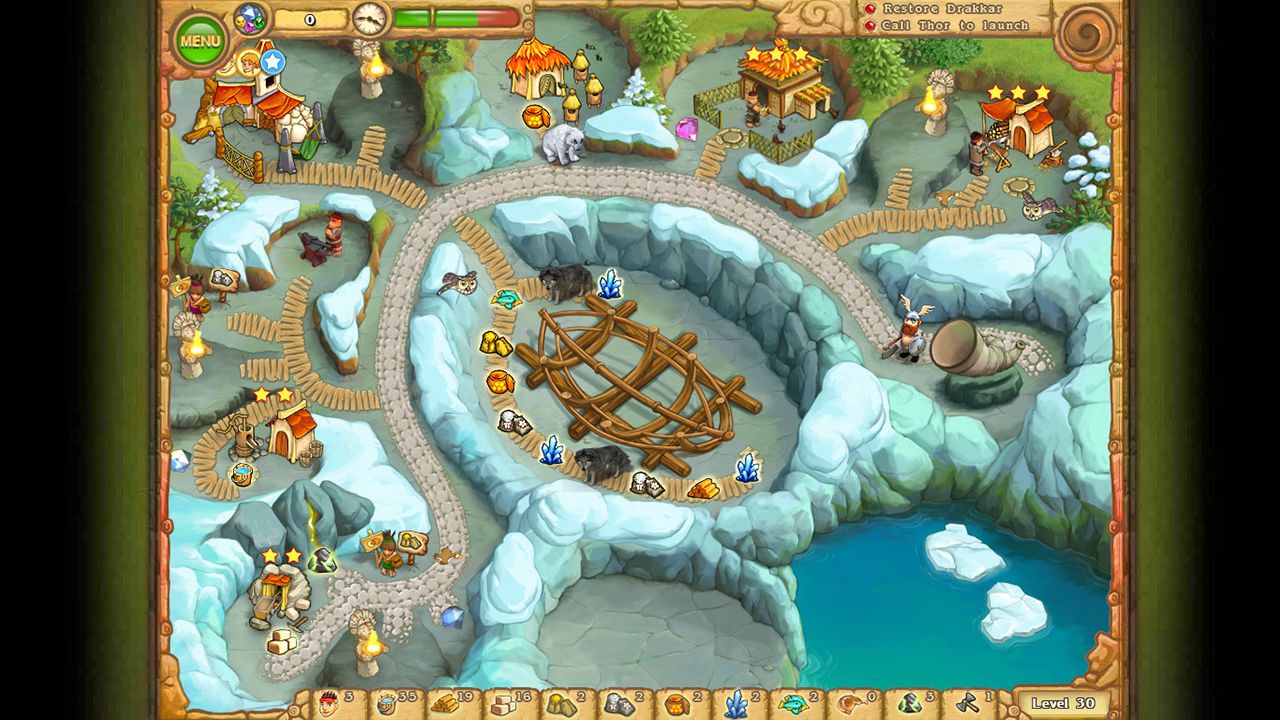Click the wood planks resource icon
Screen dimensions: 1280x720
(443, 705)
